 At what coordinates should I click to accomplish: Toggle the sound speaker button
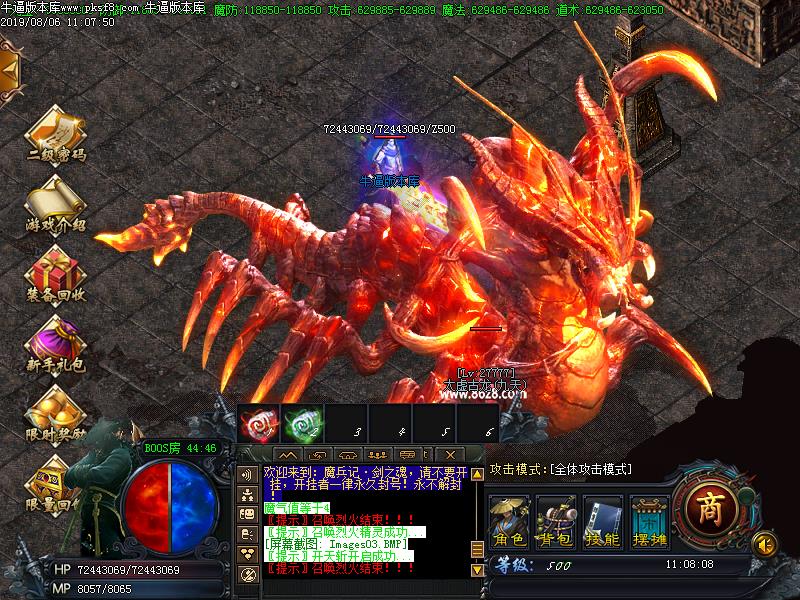point(765,544)
